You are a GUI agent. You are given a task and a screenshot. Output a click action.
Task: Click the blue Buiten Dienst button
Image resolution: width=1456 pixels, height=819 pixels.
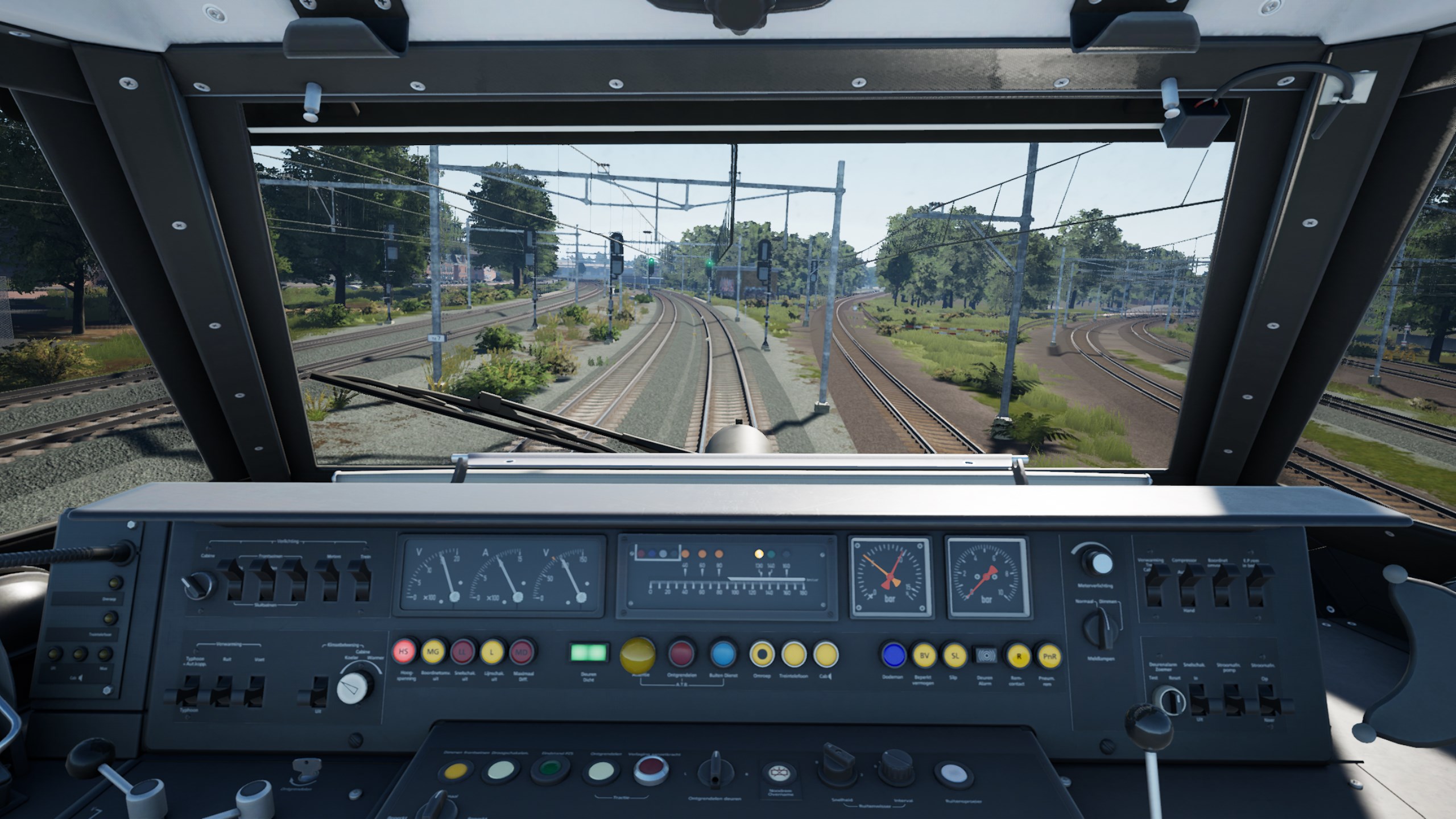coord(723,654)
